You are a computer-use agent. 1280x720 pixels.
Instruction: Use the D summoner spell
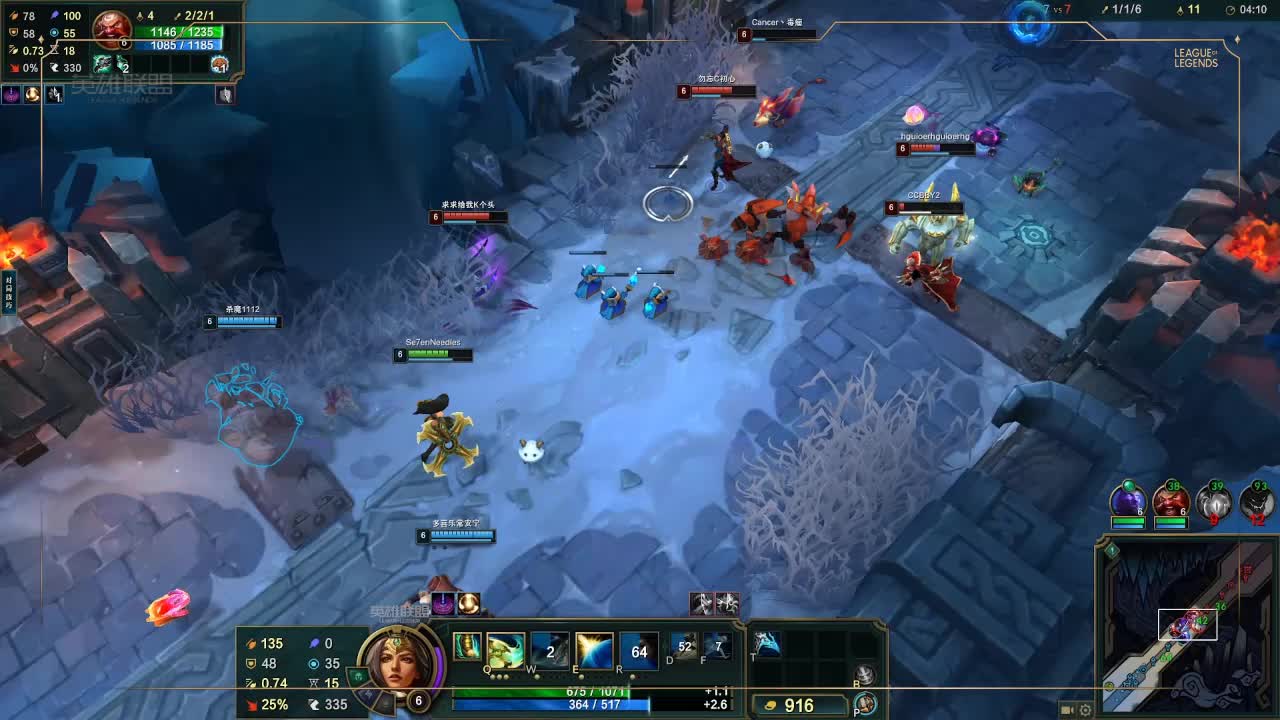684,646
